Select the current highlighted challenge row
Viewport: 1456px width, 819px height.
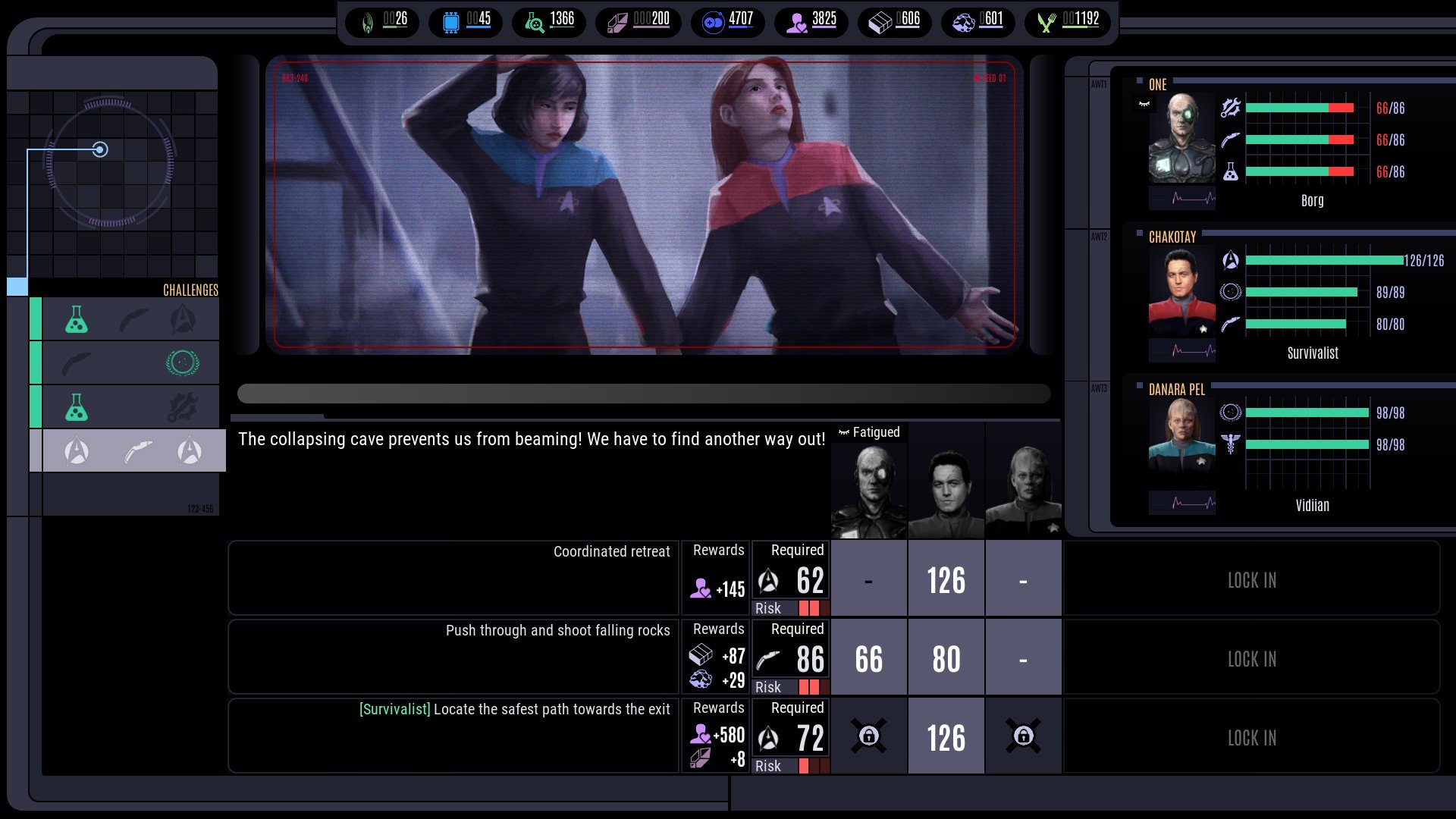point(133,451)
